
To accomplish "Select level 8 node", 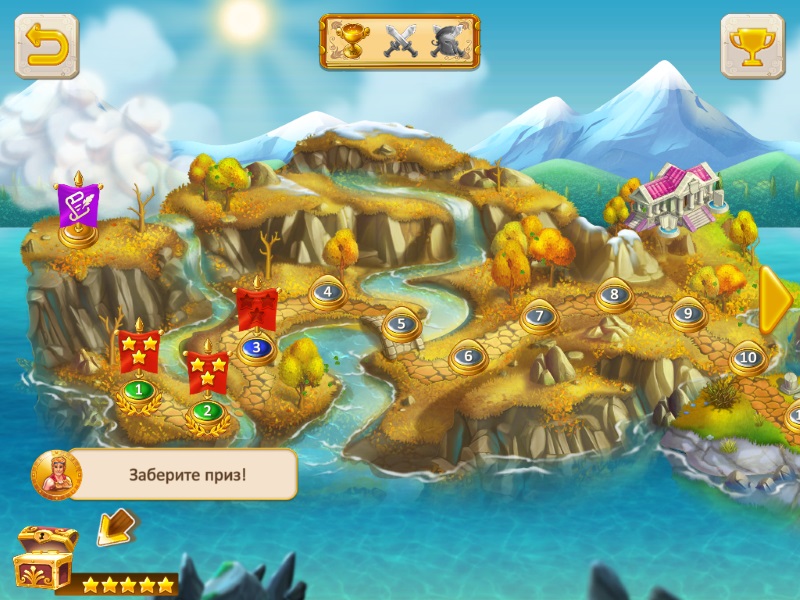I will (x=614, y=295).
